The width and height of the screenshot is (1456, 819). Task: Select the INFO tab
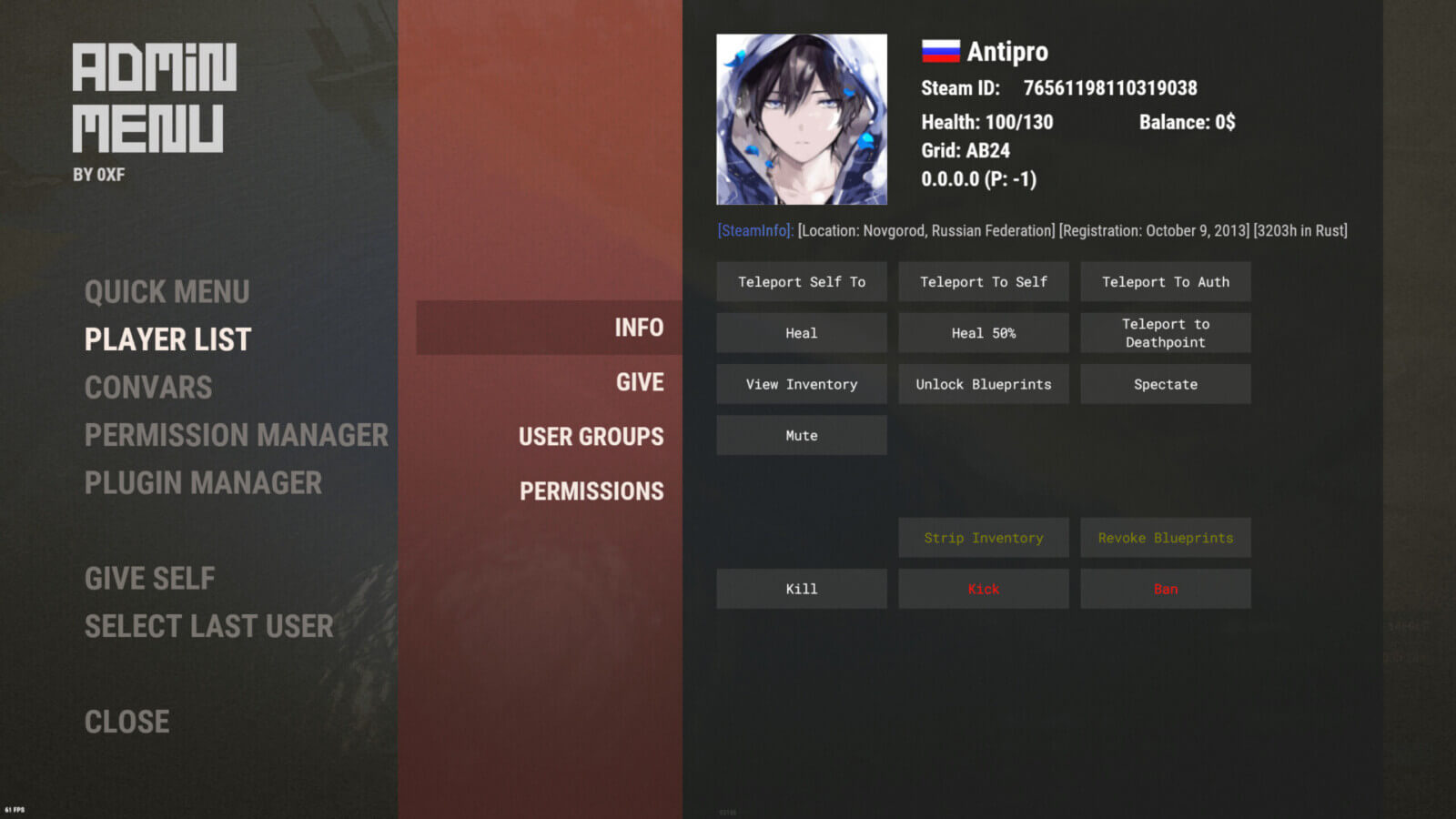[x=639, y=328]
